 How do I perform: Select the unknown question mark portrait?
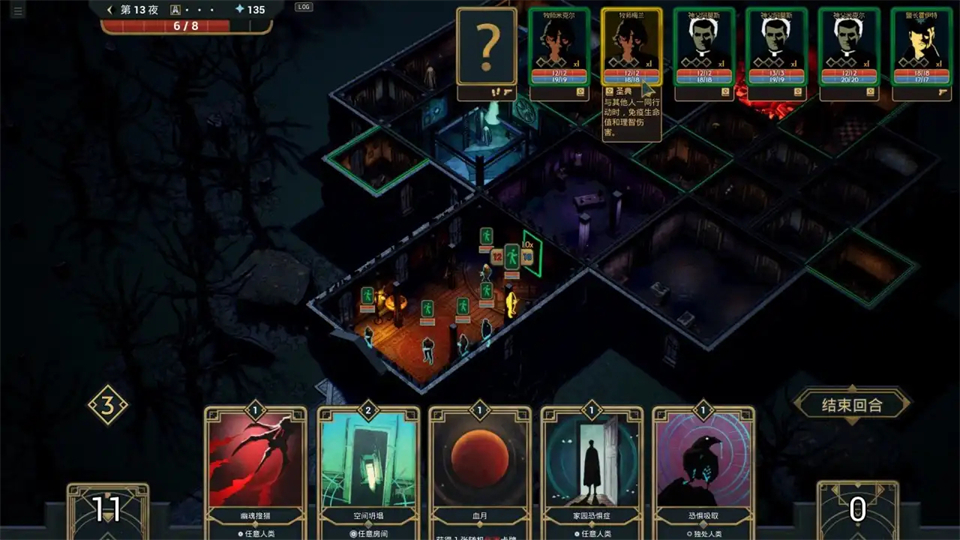487,47
